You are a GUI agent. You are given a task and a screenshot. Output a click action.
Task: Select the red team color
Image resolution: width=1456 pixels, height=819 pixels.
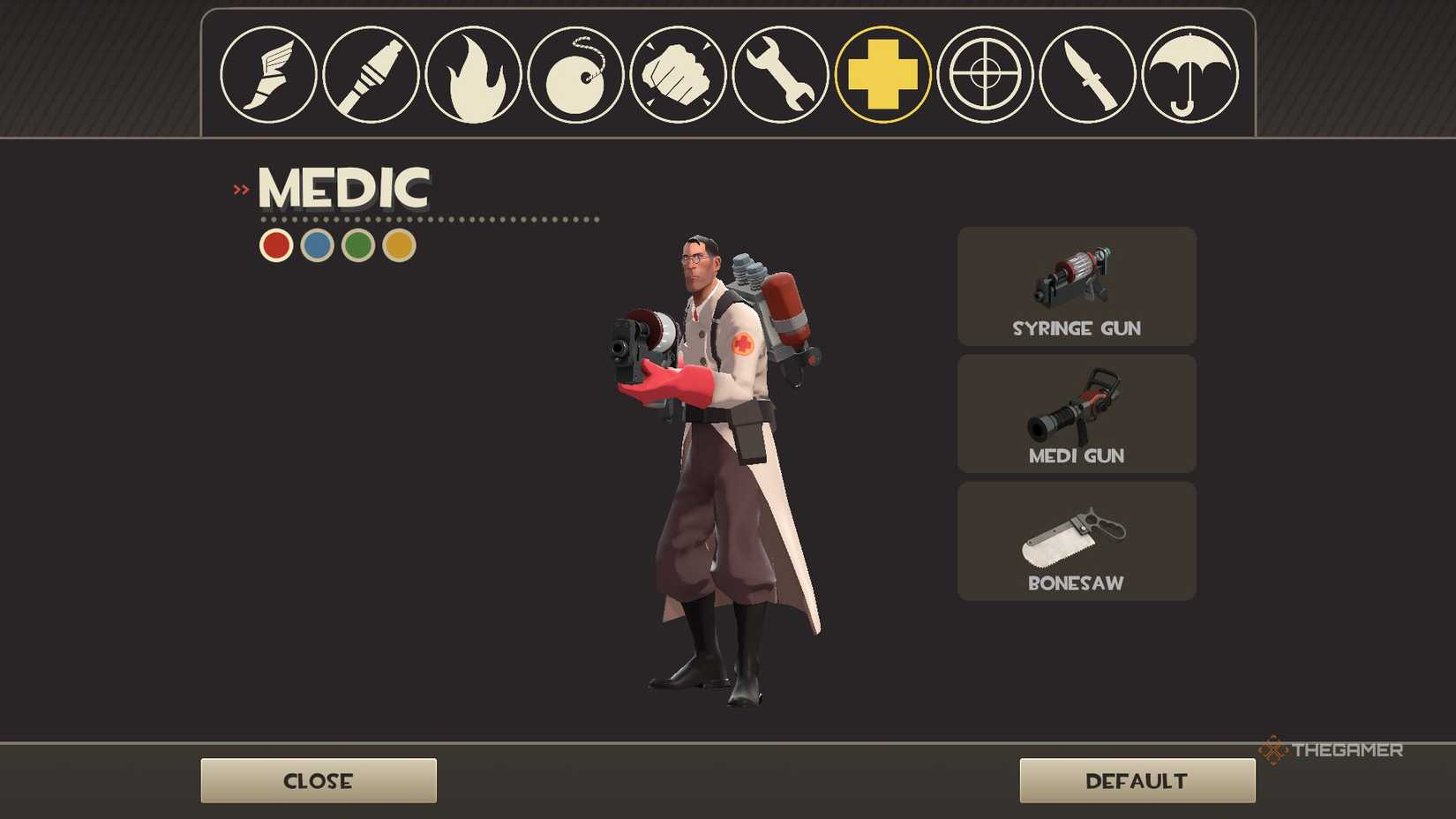click(274, 244)
